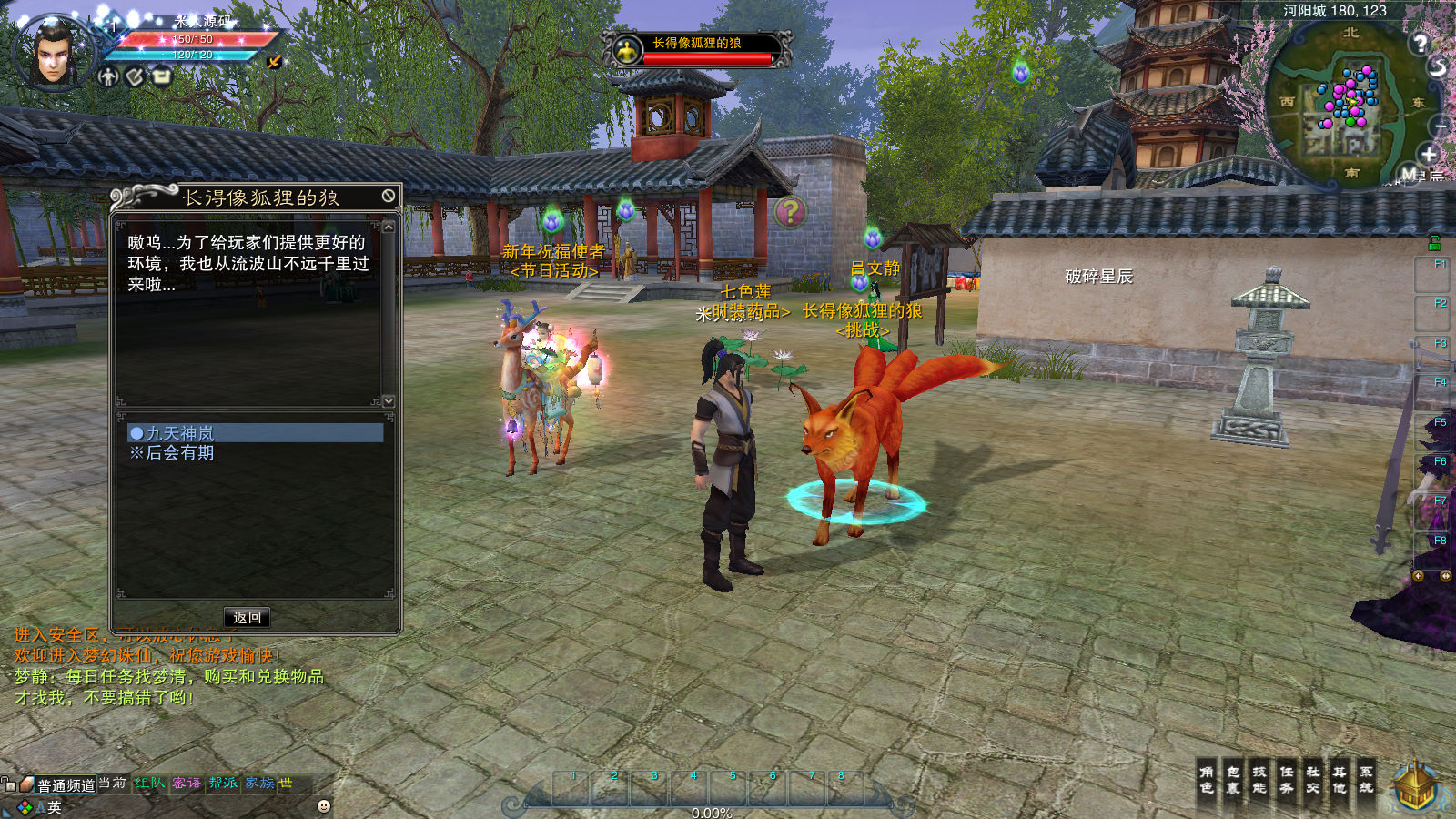Open the world map with M button
Image resolution: width=1456 pixels, height=819 pixels.
pos(1409,174)
